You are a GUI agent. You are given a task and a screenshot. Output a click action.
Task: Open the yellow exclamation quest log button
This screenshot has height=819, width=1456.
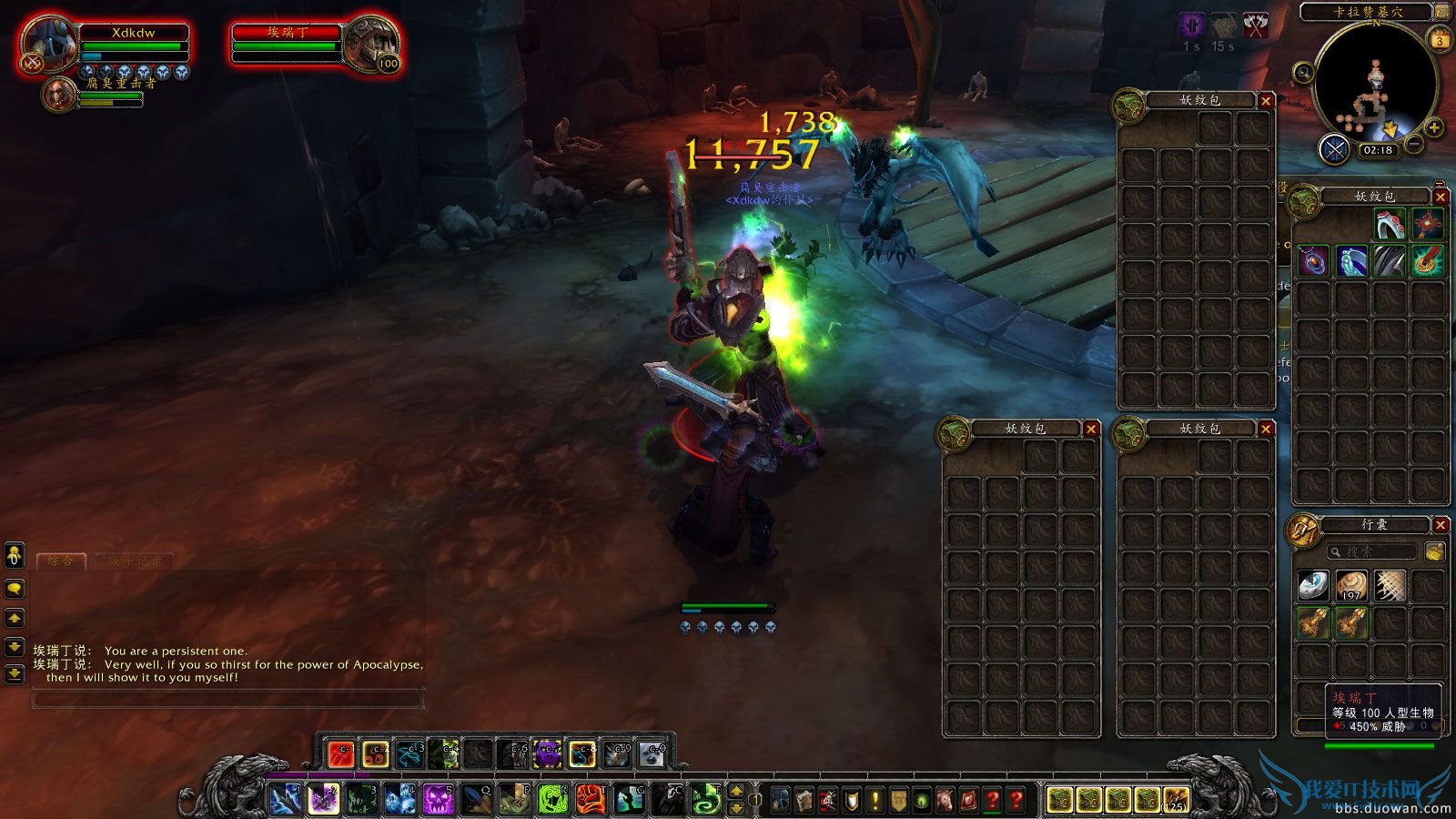[875, 800]
